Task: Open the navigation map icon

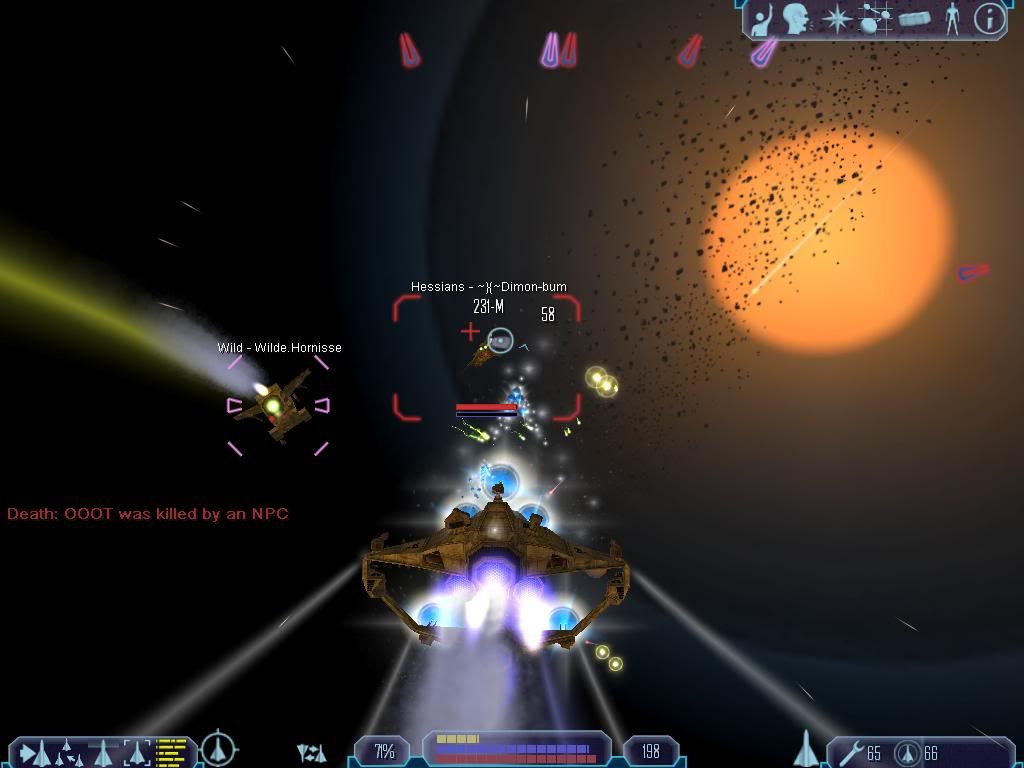Action: click(875, 18)
